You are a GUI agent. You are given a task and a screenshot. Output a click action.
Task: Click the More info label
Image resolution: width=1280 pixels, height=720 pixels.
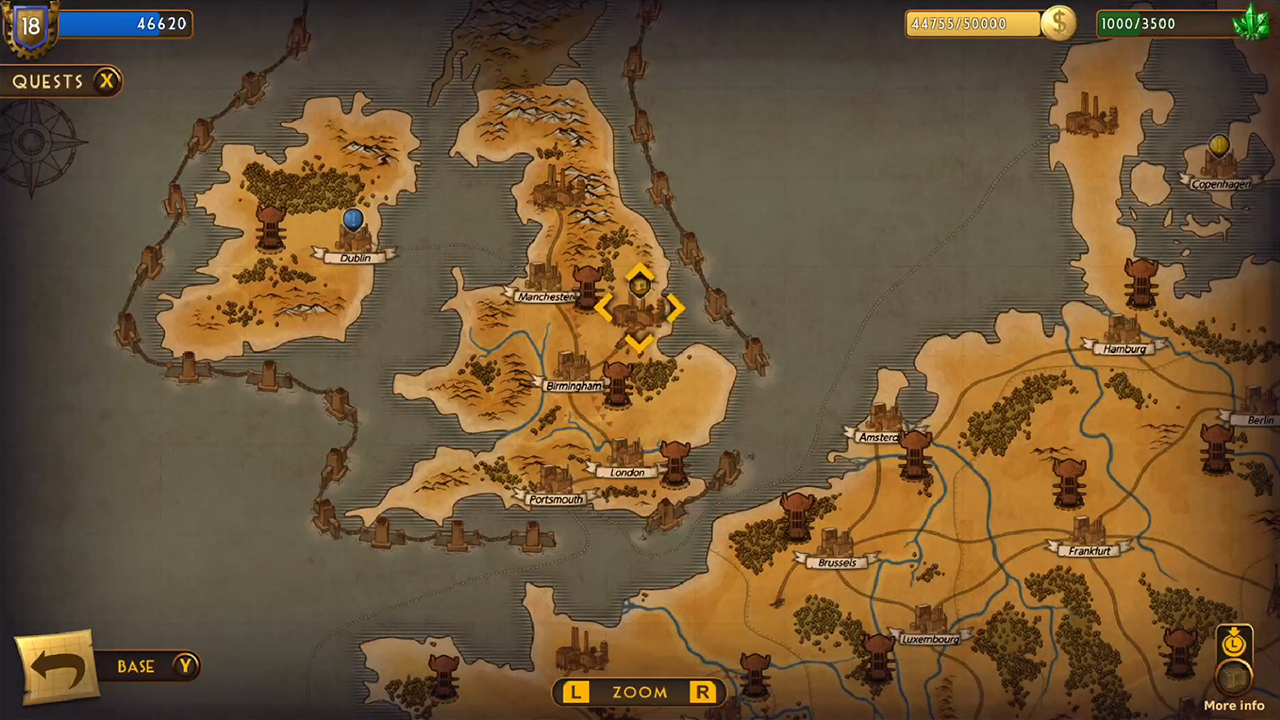coord(1233,705)
